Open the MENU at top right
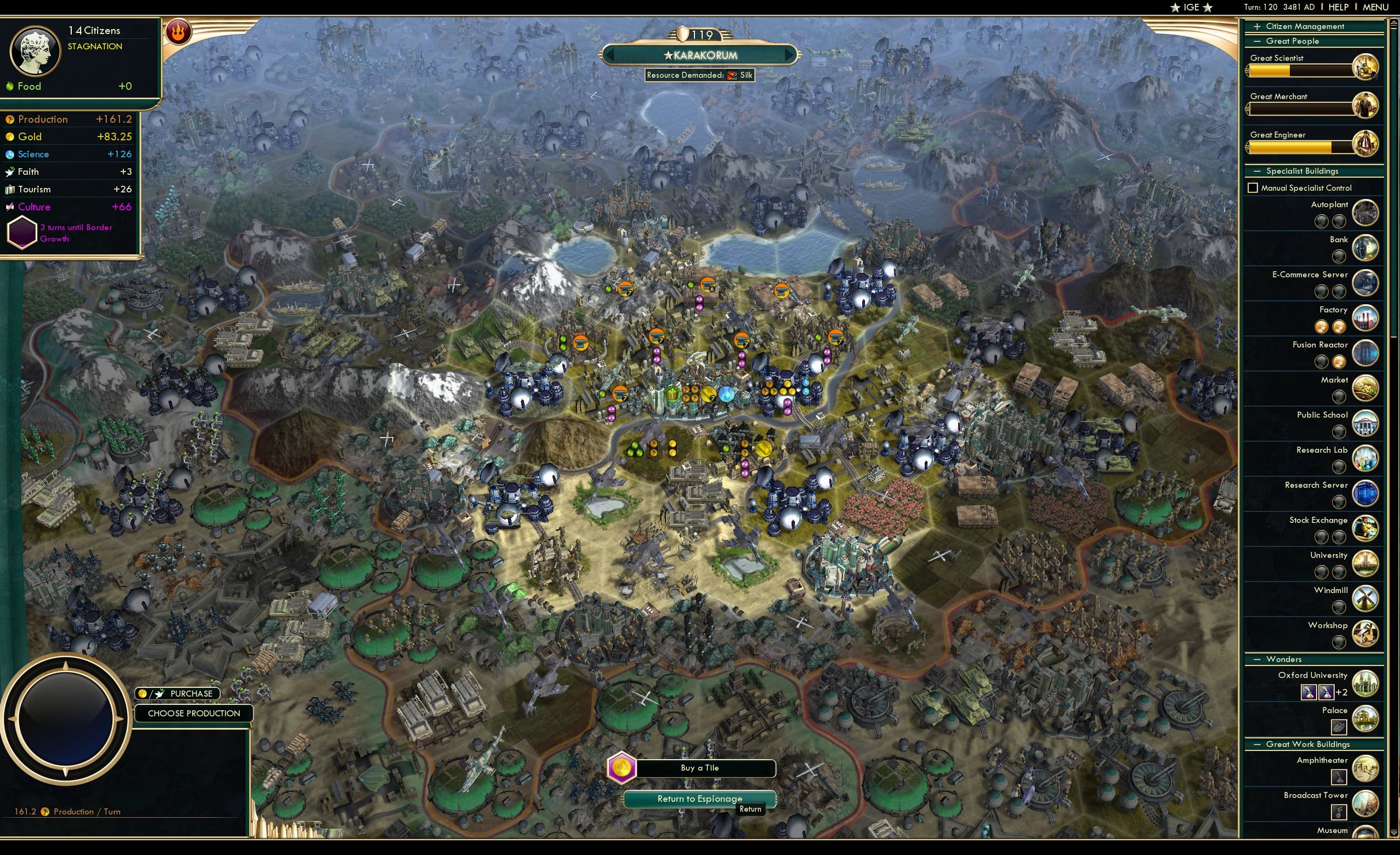This screenshot has height=855, width=1400. pyautogui.click(x=1374, y=7)
